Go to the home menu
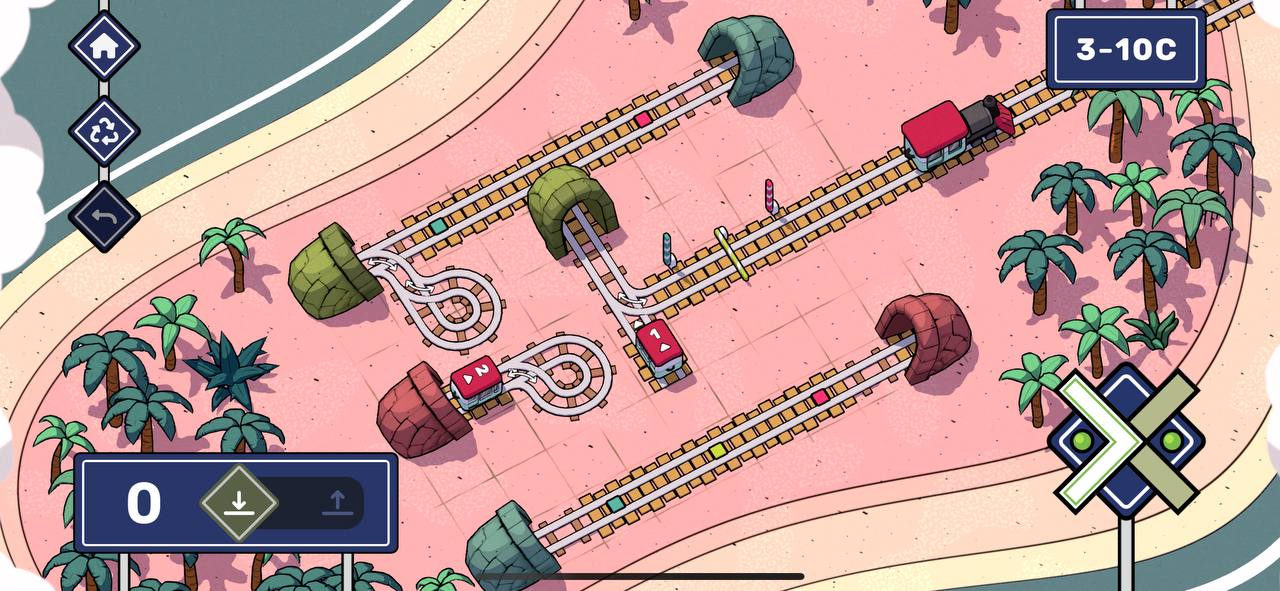Viewport: 1280px width, 591px height. 103,45
